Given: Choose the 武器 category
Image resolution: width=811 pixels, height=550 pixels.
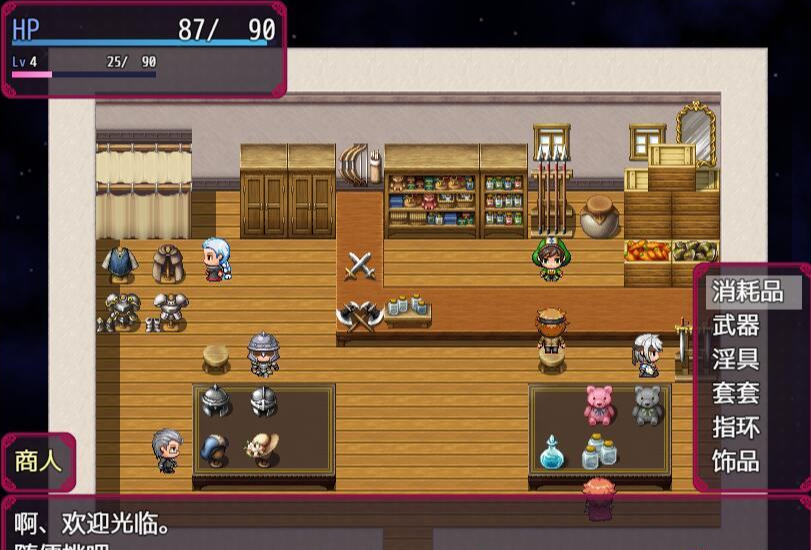Looking at the screenshot, I should (736, 325).
